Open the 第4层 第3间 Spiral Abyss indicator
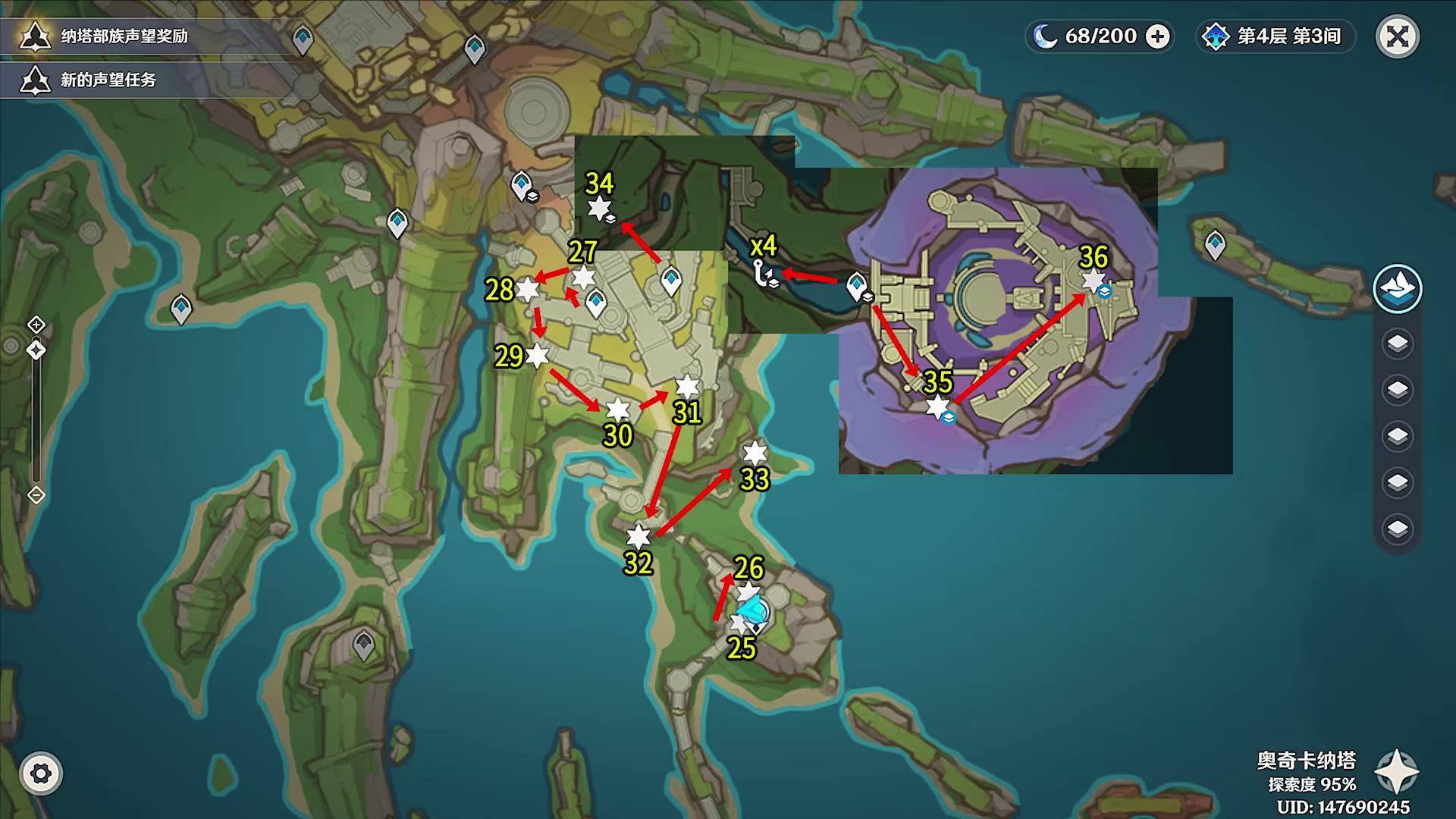 1274,36
